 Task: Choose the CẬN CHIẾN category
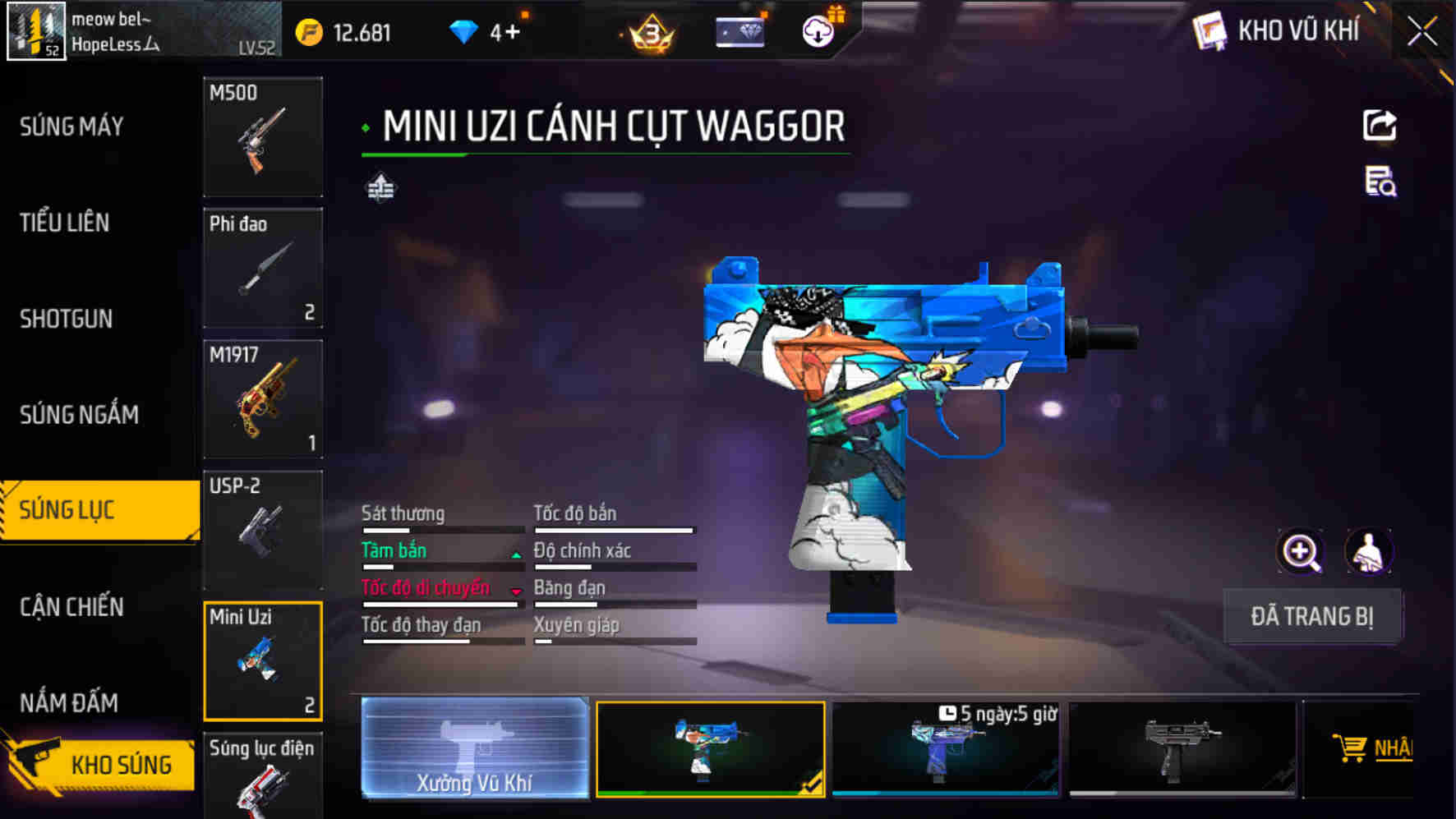click(x=72, y=607)
